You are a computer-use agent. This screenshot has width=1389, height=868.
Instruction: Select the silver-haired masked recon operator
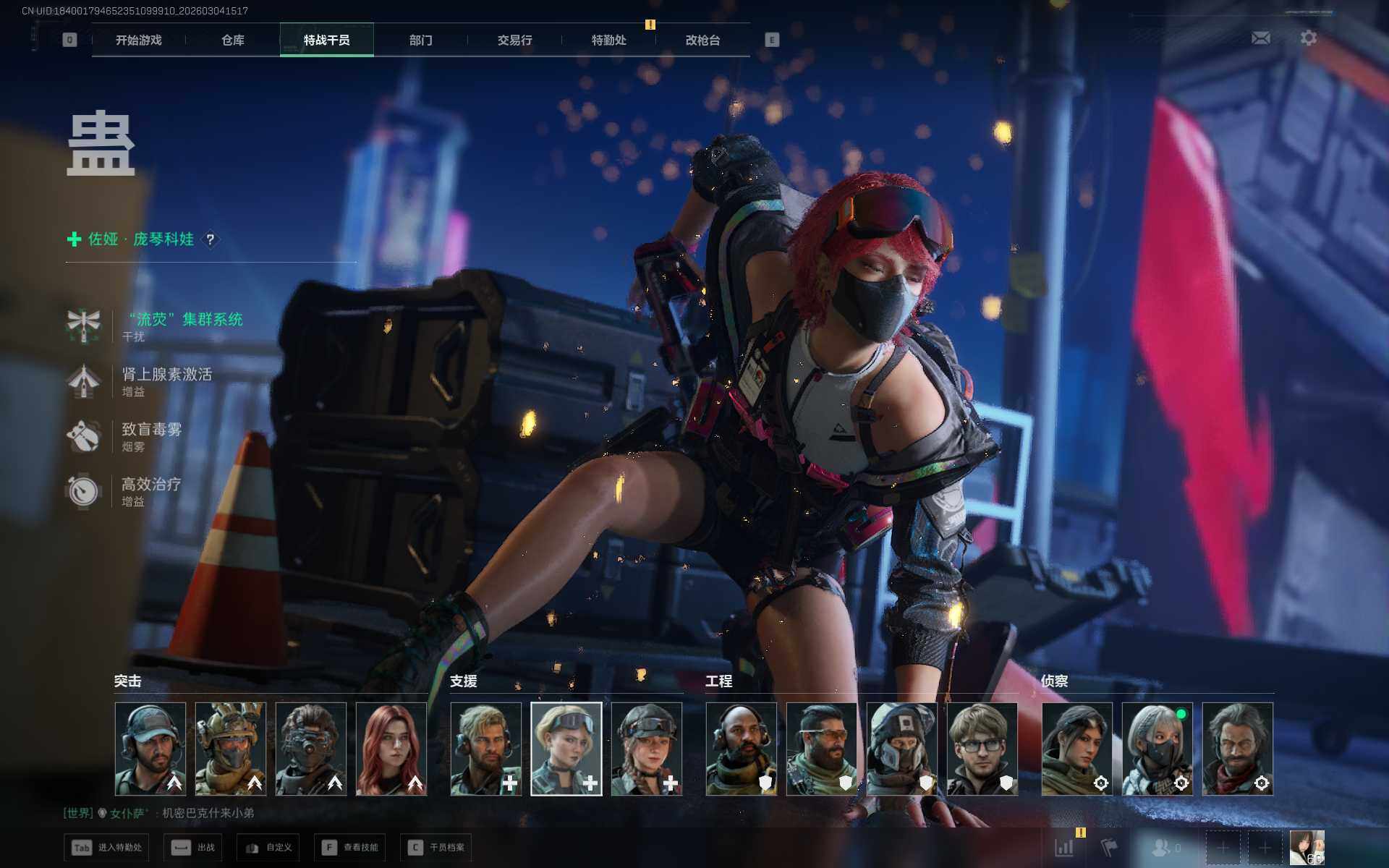1157,749
